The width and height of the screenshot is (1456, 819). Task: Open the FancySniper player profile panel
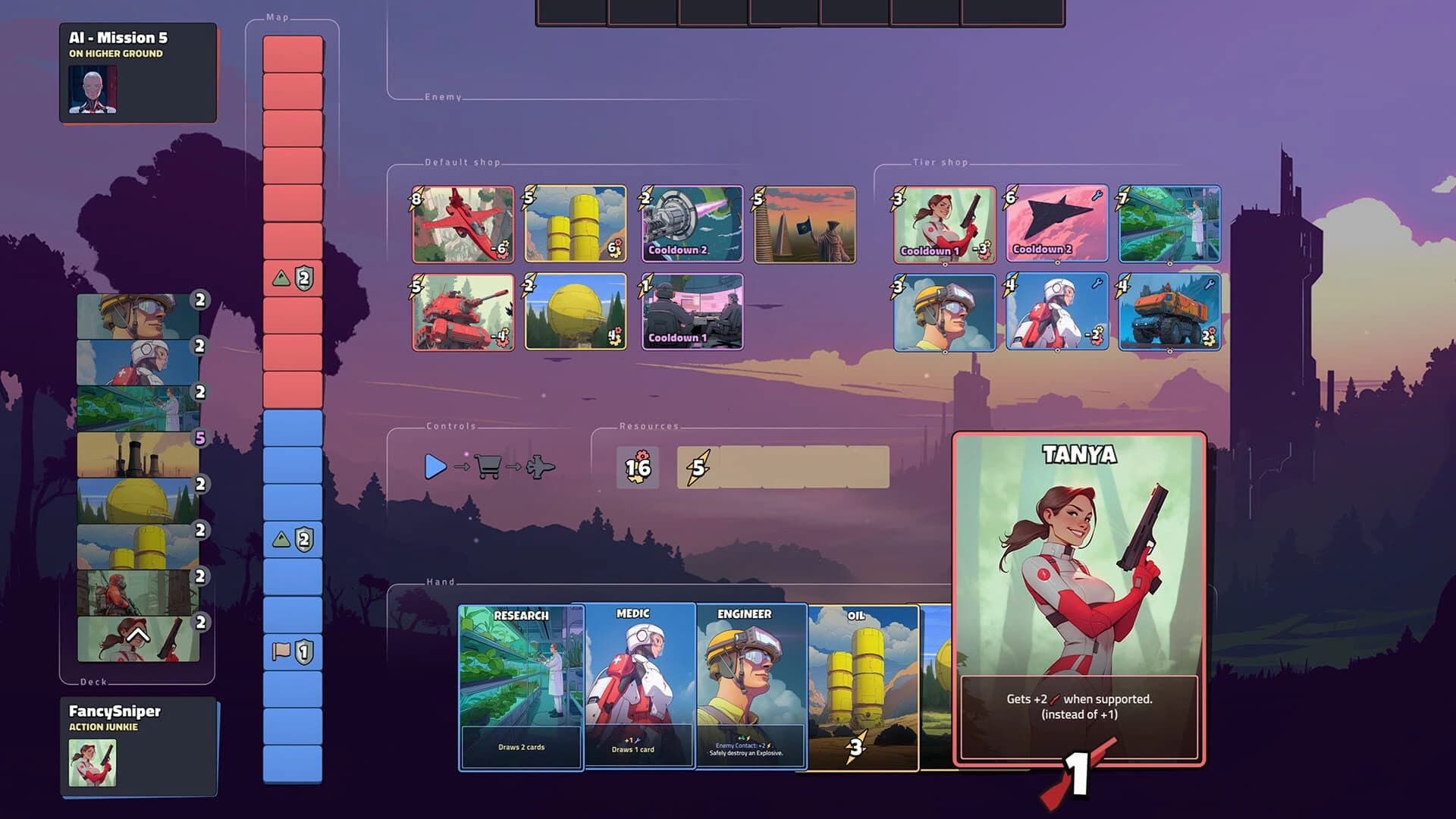point(136,747)
